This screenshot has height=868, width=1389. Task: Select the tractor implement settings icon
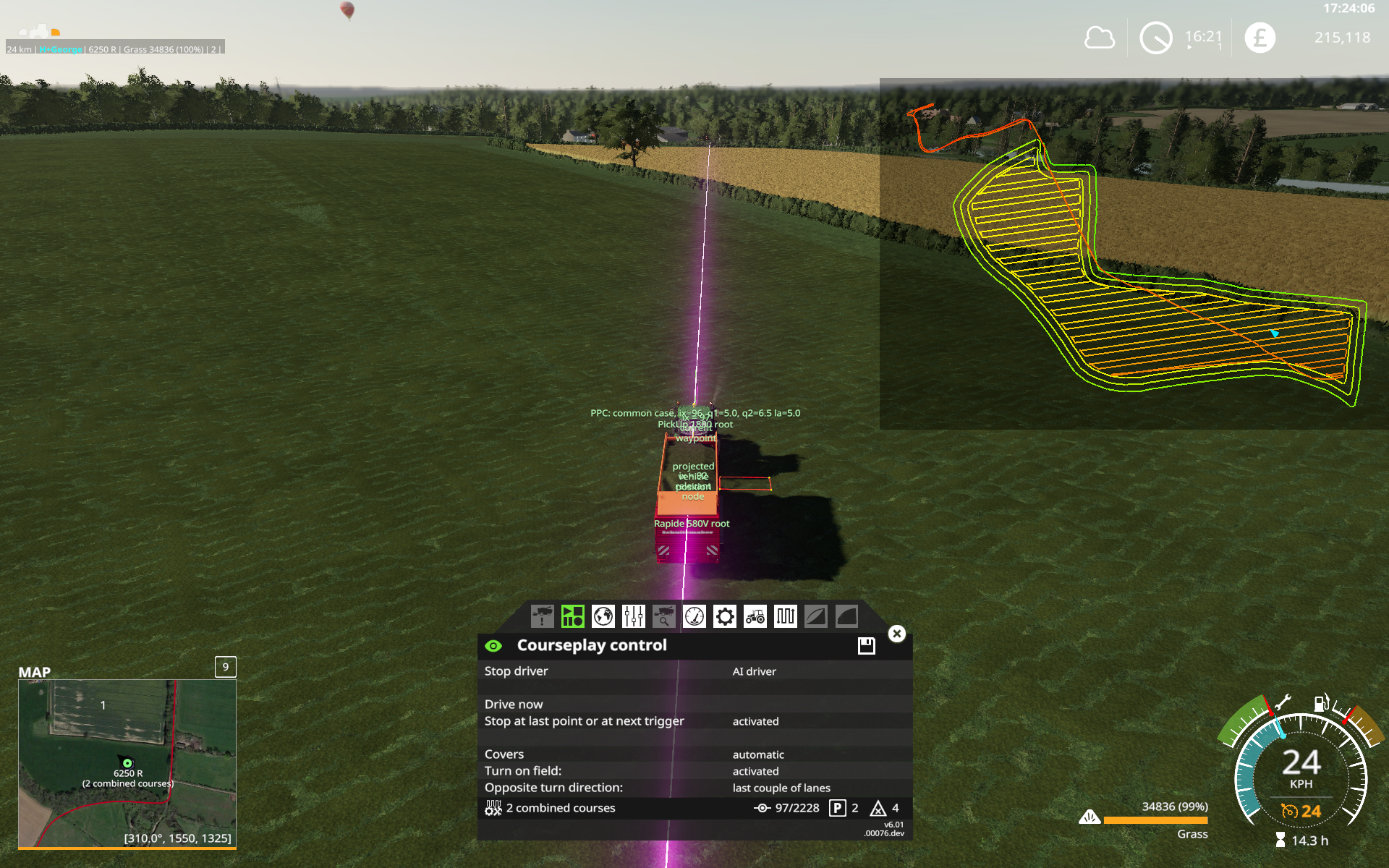coord(755,616)
